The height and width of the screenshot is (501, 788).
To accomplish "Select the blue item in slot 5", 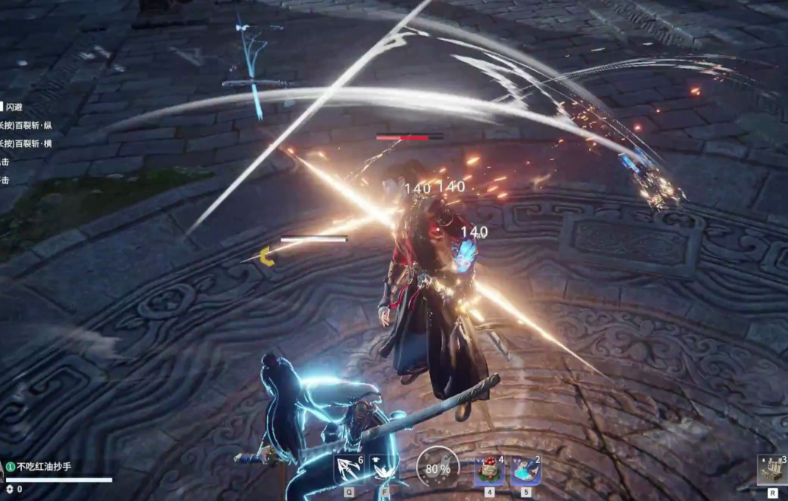I will [526, 468].
